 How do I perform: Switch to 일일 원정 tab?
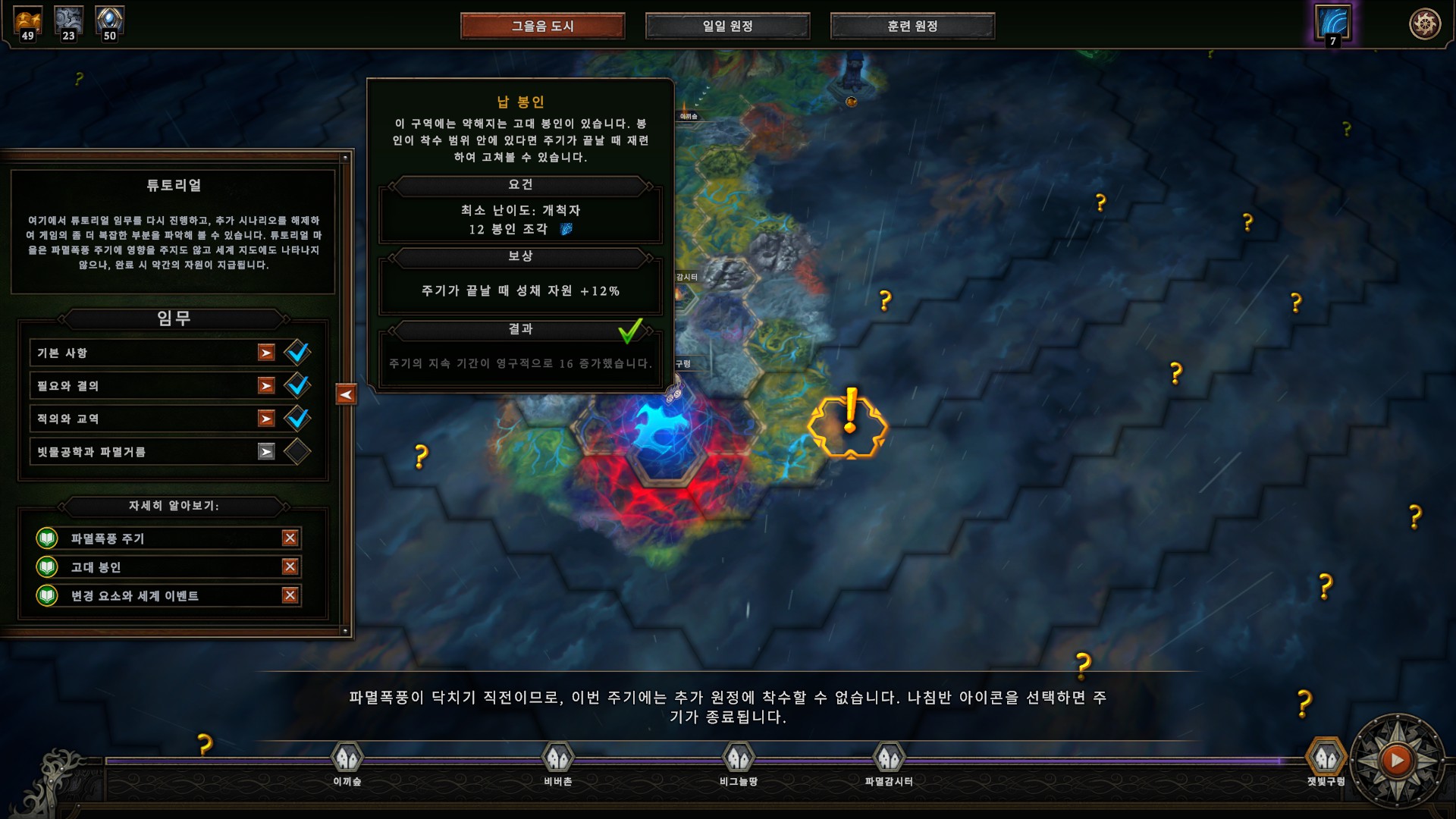click(x=727, y=26)
